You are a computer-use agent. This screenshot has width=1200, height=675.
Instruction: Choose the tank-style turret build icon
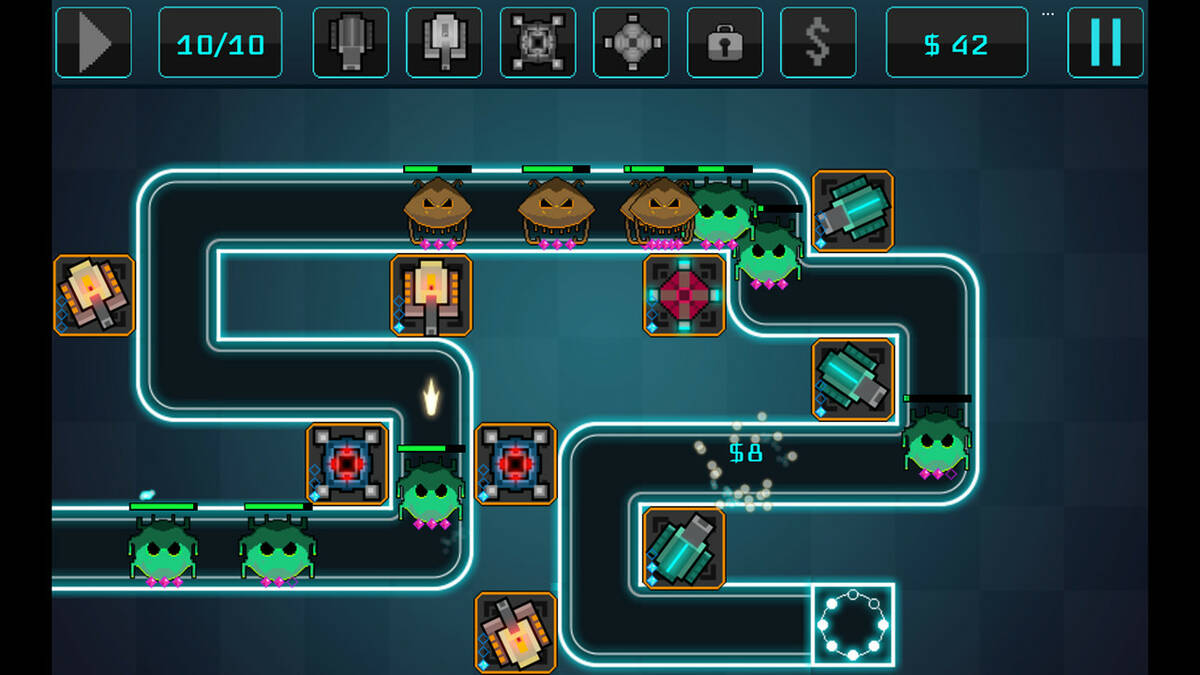coord(444,42)
